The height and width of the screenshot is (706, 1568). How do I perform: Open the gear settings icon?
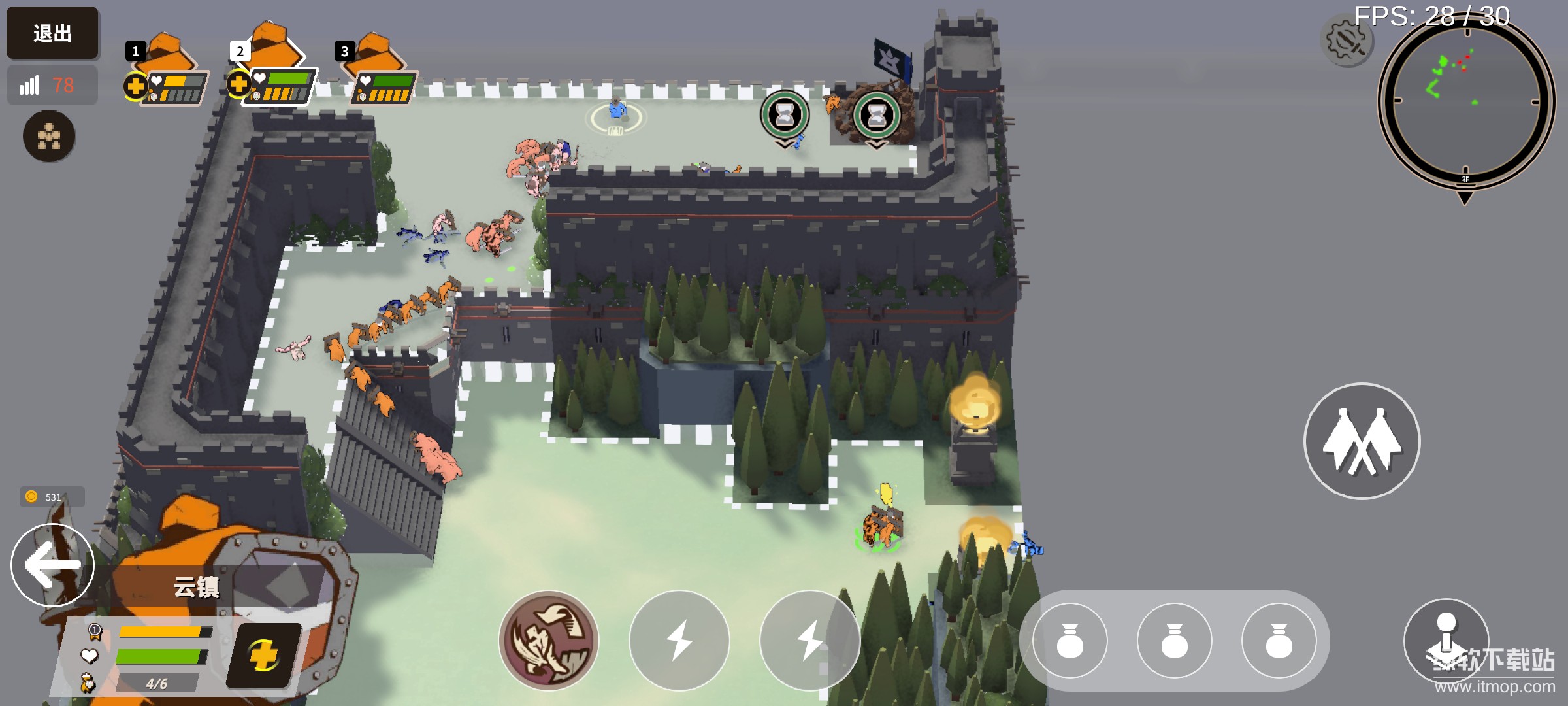[1346, 41]
